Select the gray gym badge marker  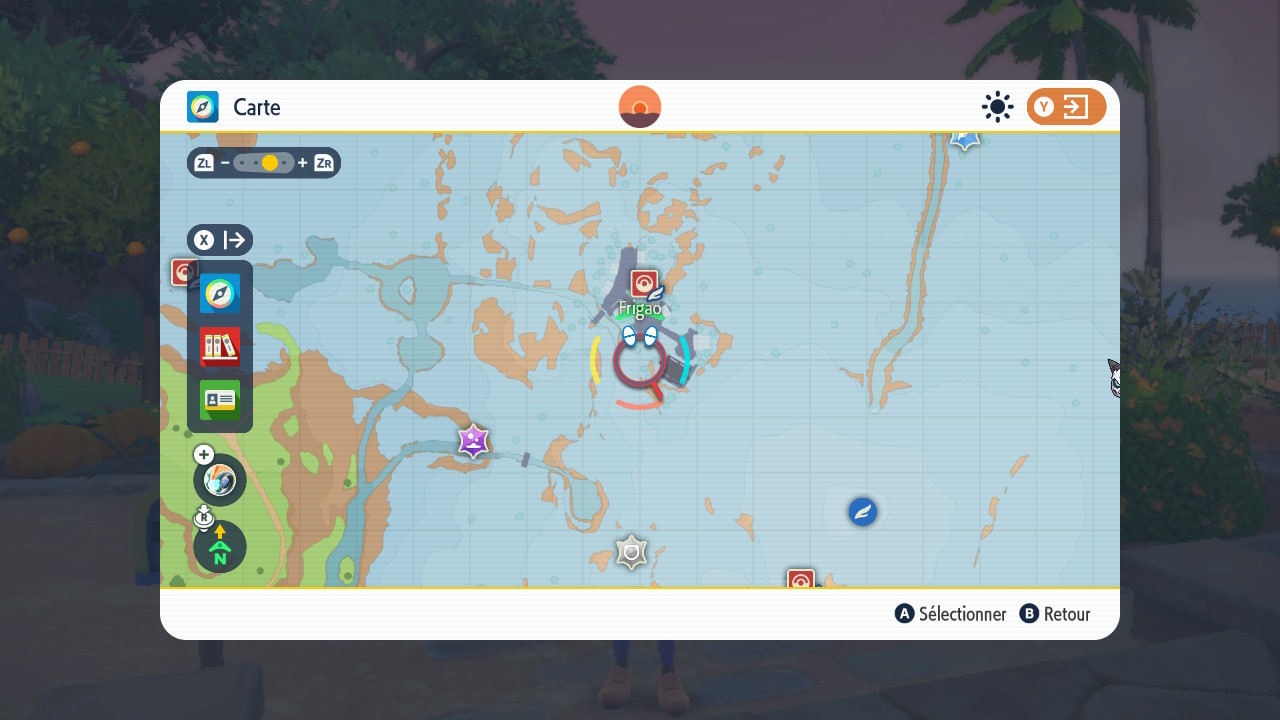coord(631,552)
